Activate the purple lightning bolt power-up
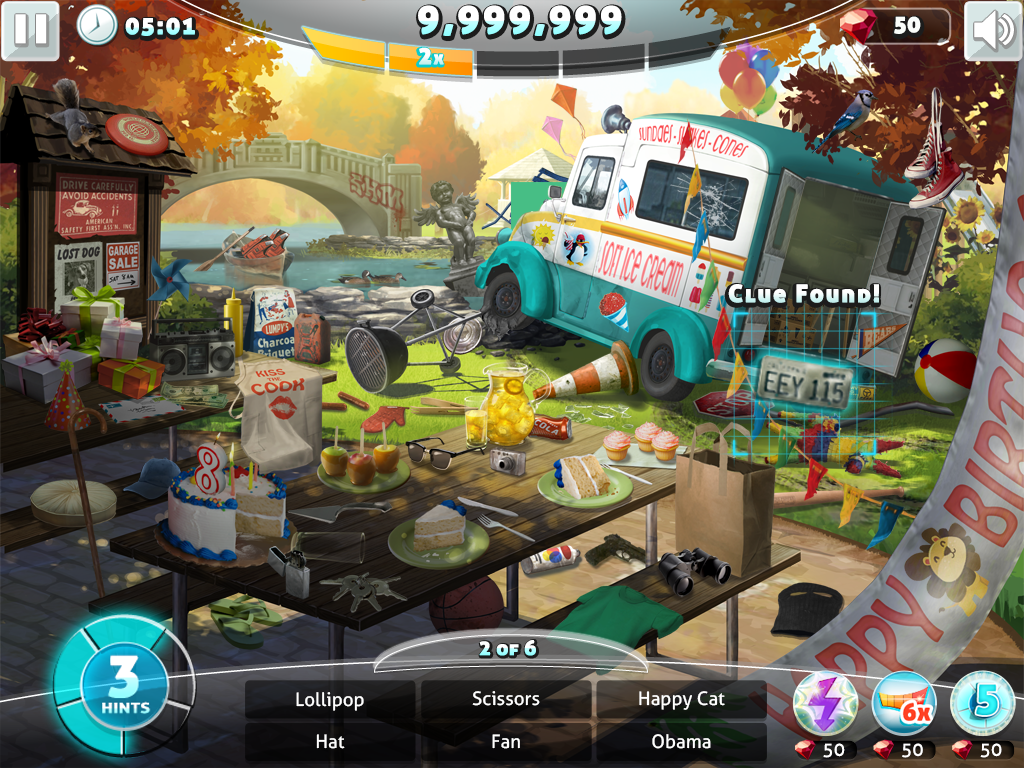Screen dimensions: 1024x768 (x=825, y=704)
